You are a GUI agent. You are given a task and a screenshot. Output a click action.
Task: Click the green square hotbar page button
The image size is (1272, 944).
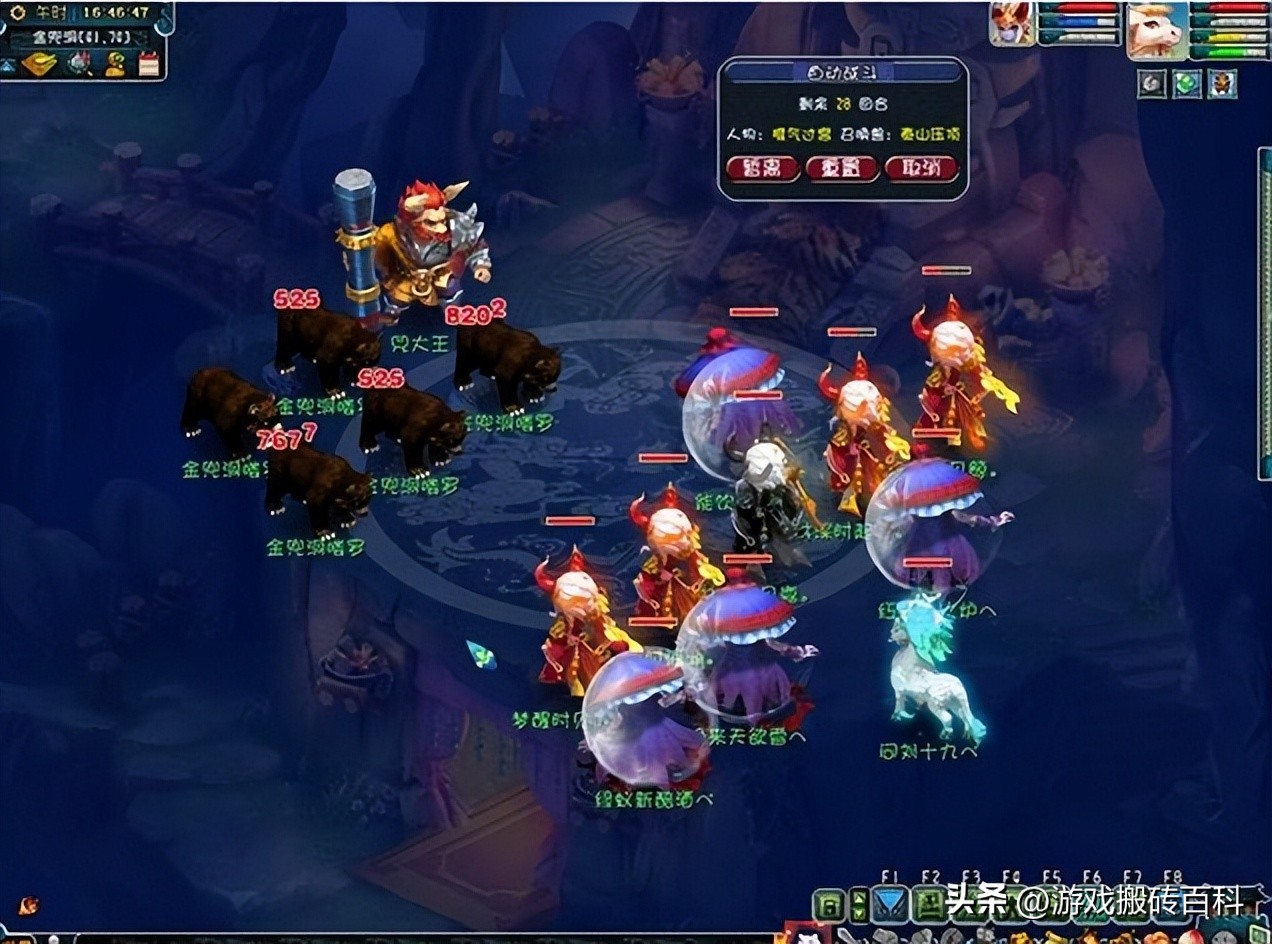point(829,907)
